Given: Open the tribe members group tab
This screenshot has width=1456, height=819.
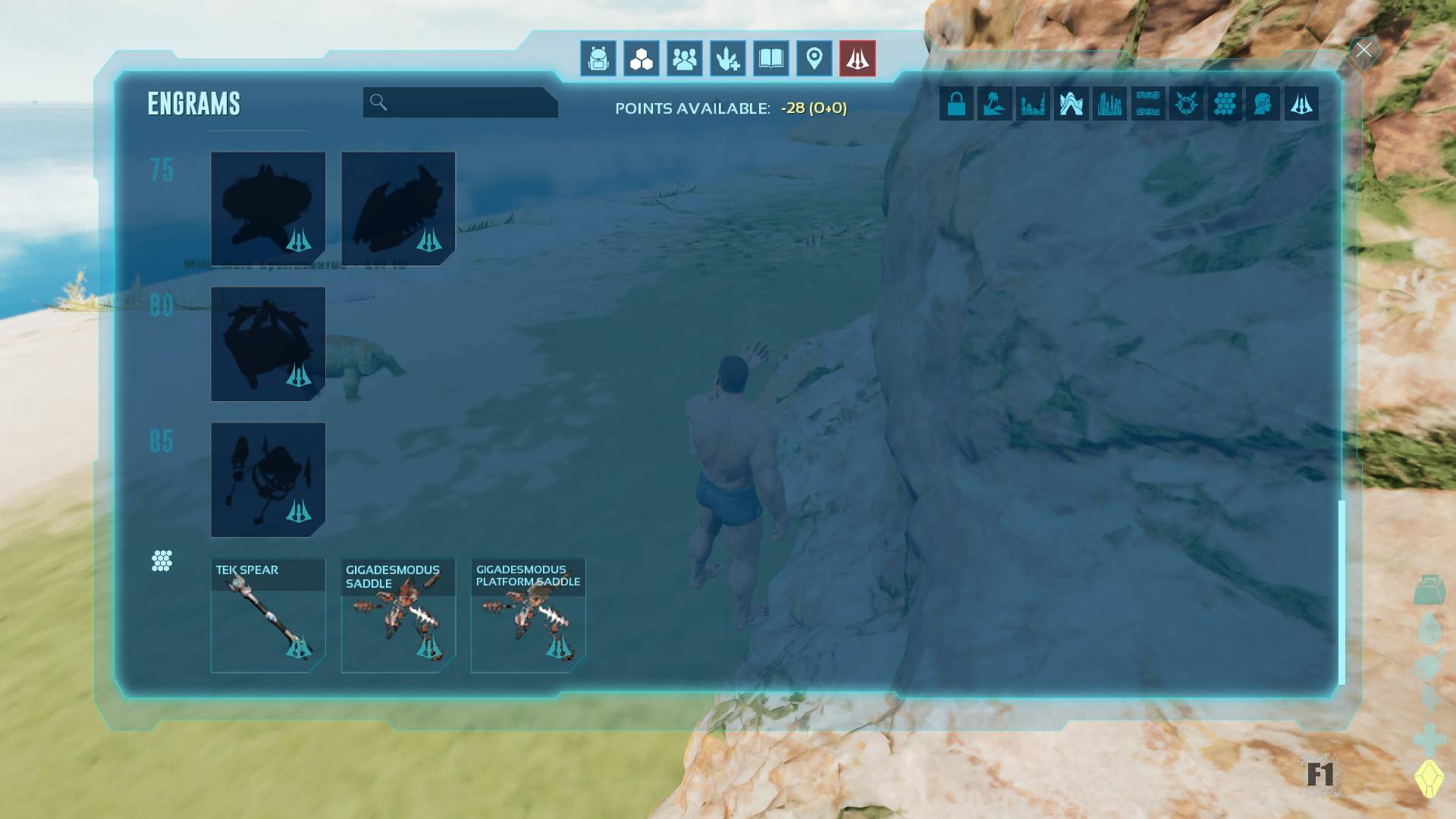Looking at the screenshot, I should (x=685, y=58).
